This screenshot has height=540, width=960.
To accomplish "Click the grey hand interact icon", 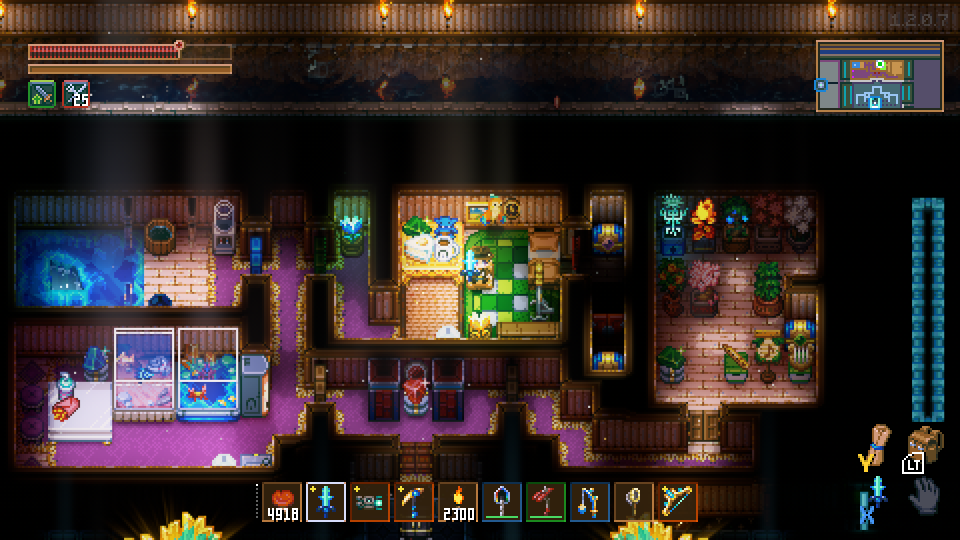I will point(925,495).
